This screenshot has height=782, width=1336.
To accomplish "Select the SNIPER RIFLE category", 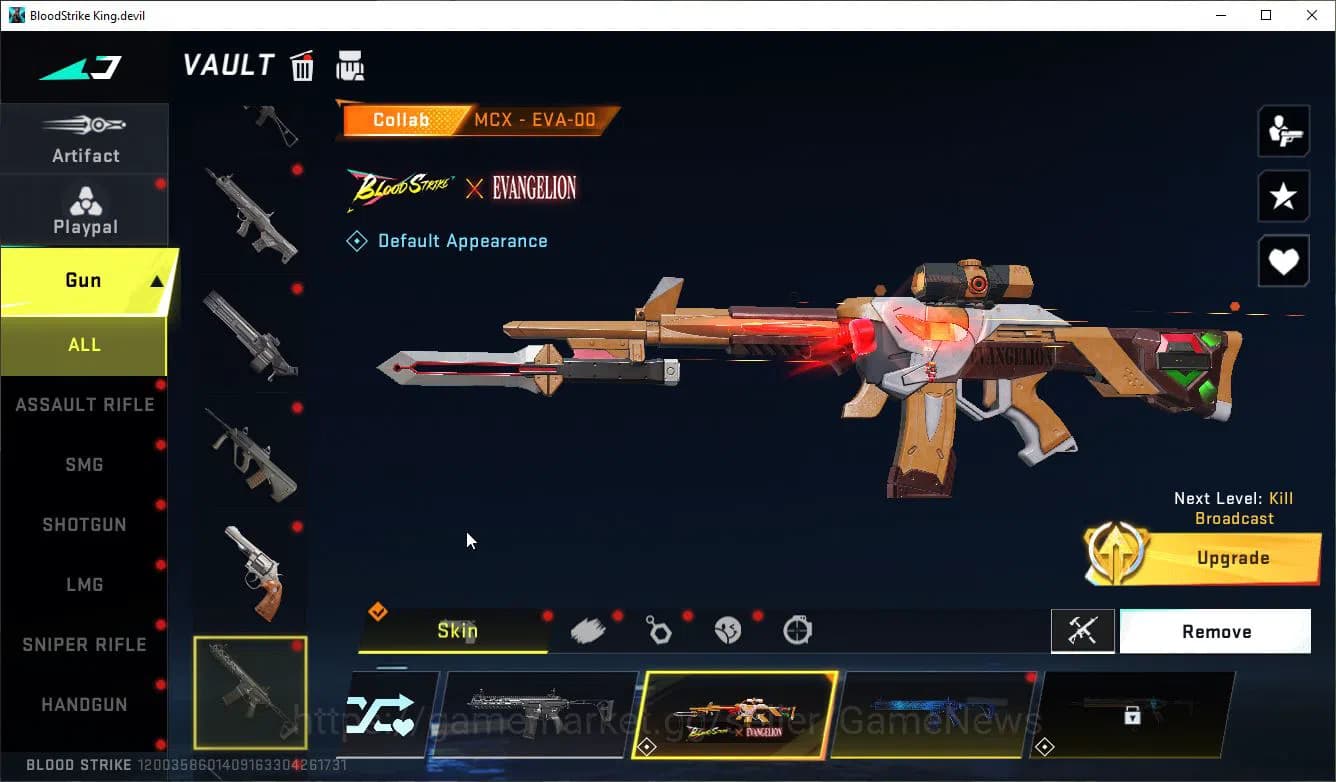I will 84,644.
